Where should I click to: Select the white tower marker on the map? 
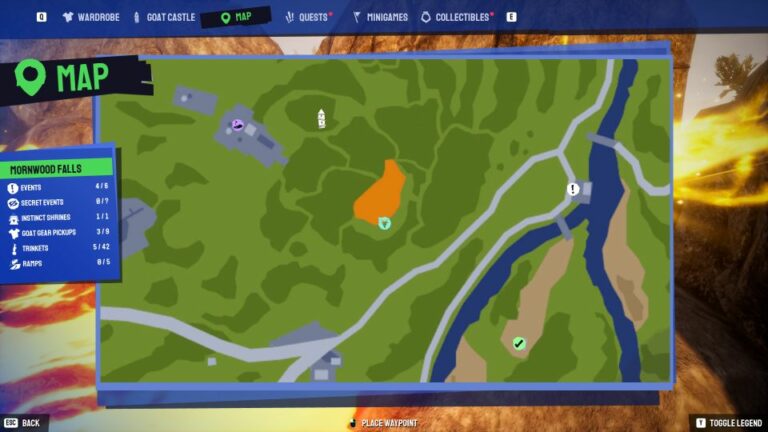coord(321,118)
